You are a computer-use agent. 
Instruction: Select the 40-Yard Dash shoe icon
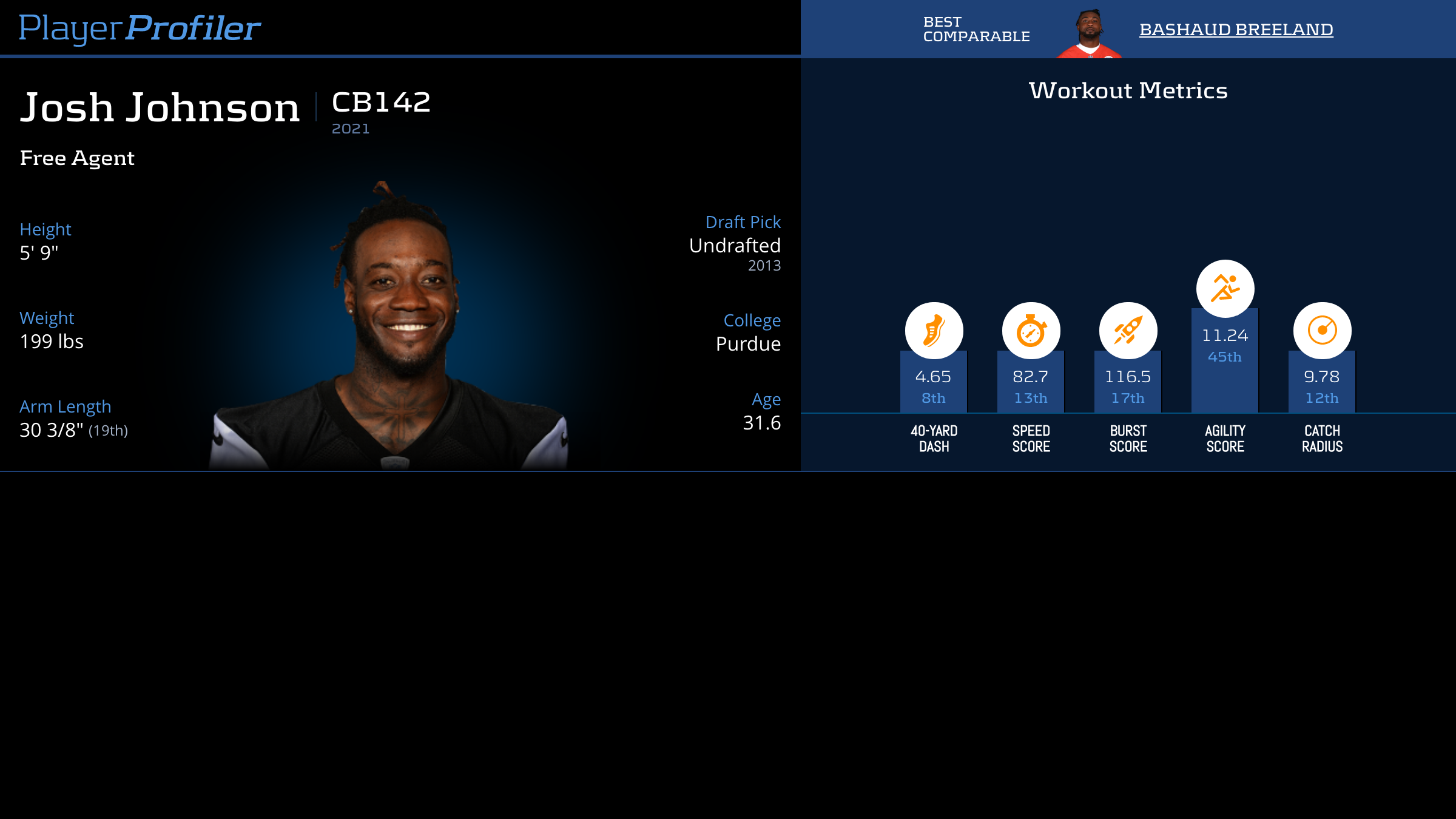[934, 331]
